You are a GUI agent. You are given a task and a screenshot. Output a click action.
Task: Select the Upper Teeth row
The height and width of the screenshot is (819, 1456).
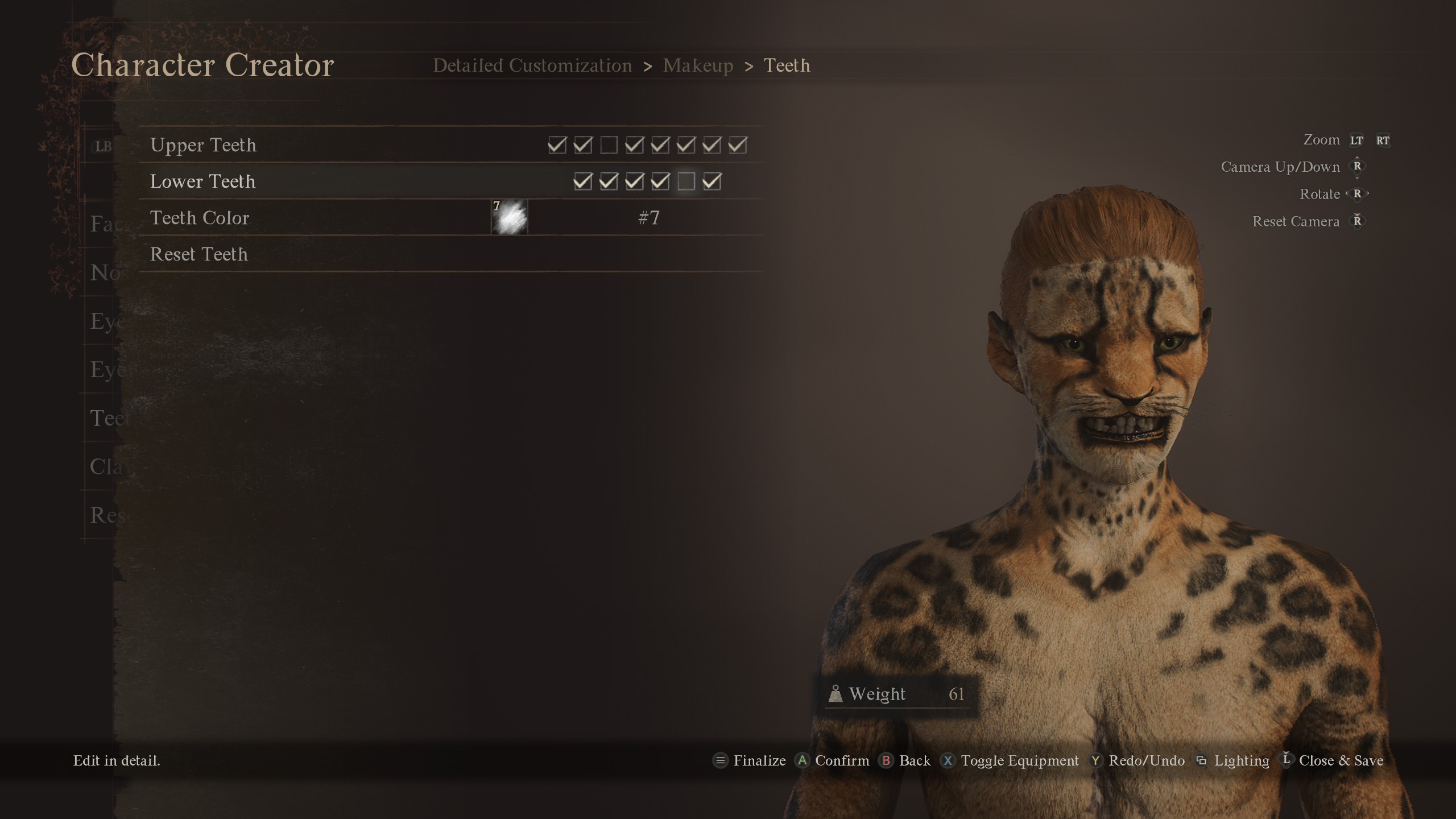[203, 146]
